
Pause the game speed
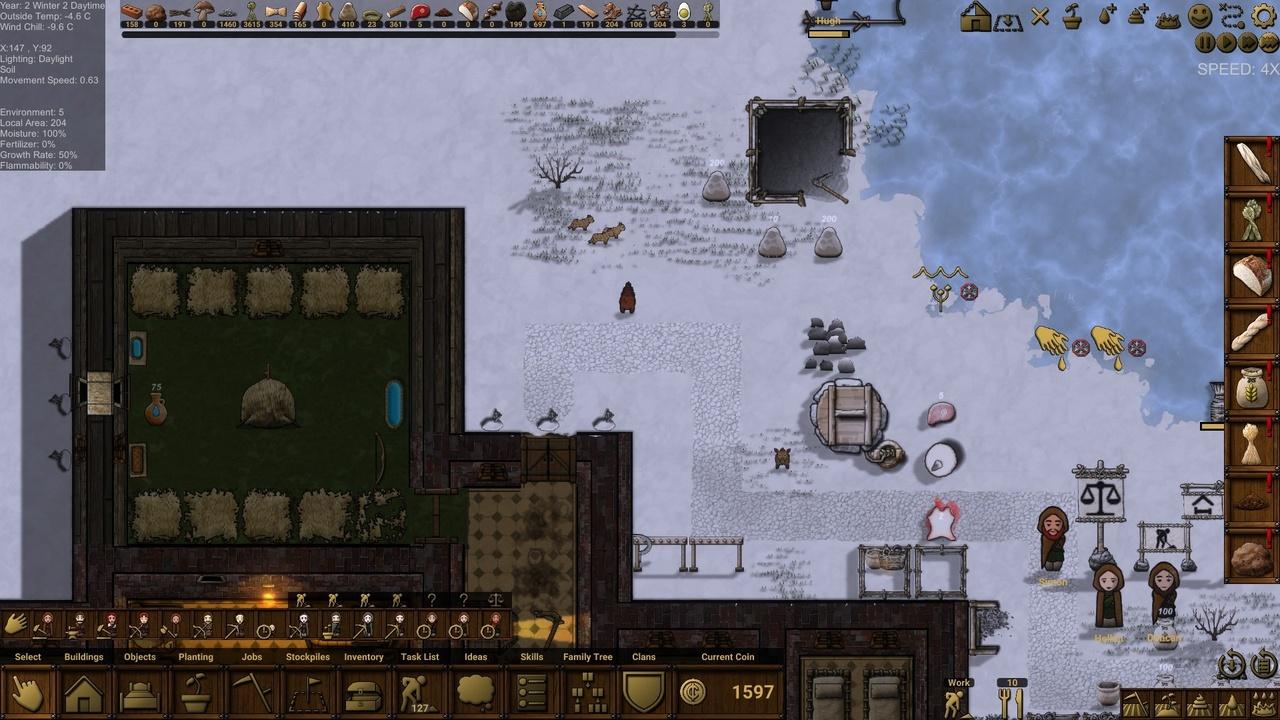tap(1205, 43)
